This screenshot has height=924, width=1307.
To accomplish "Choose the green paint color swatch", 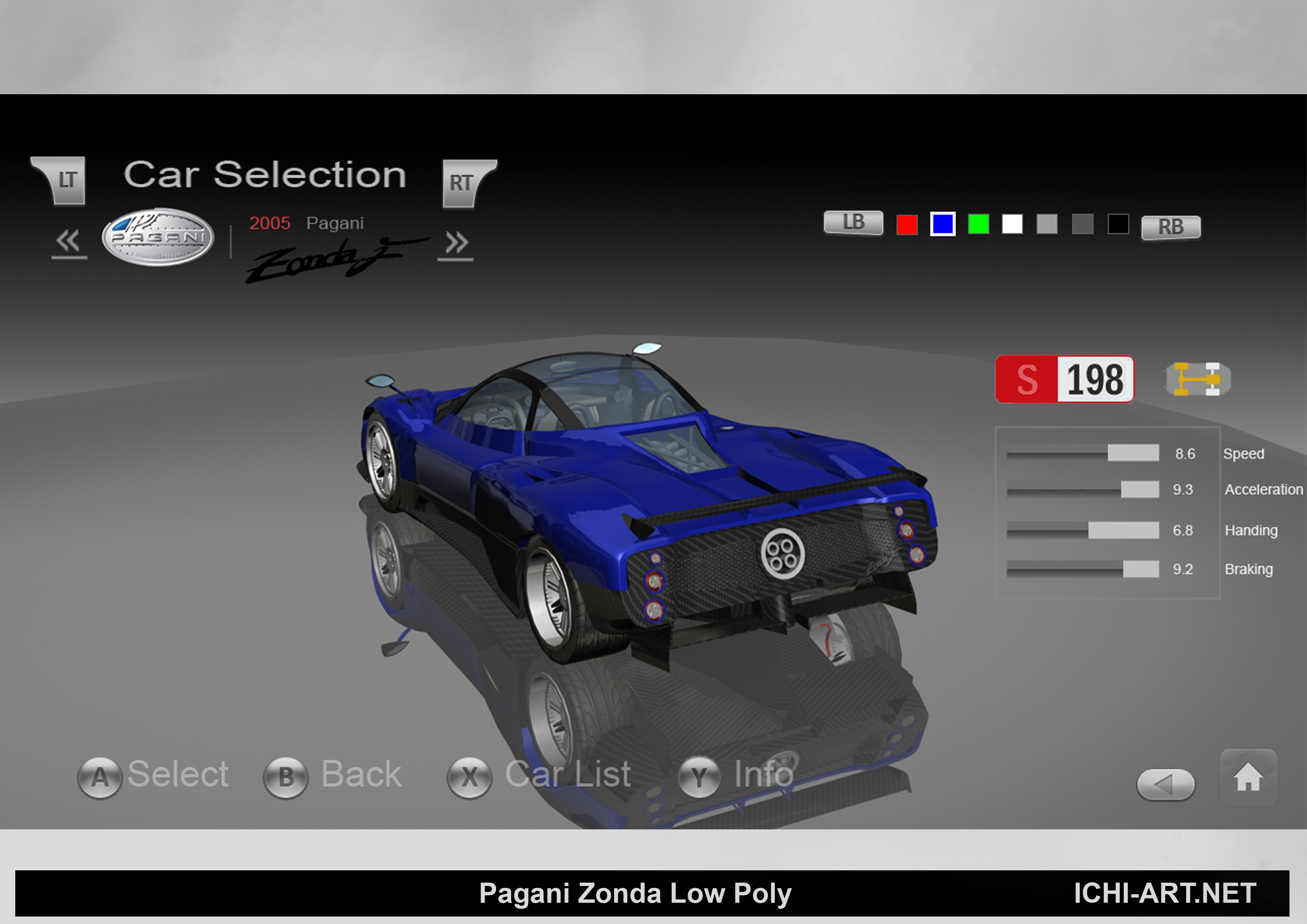I will pos(978,224).
